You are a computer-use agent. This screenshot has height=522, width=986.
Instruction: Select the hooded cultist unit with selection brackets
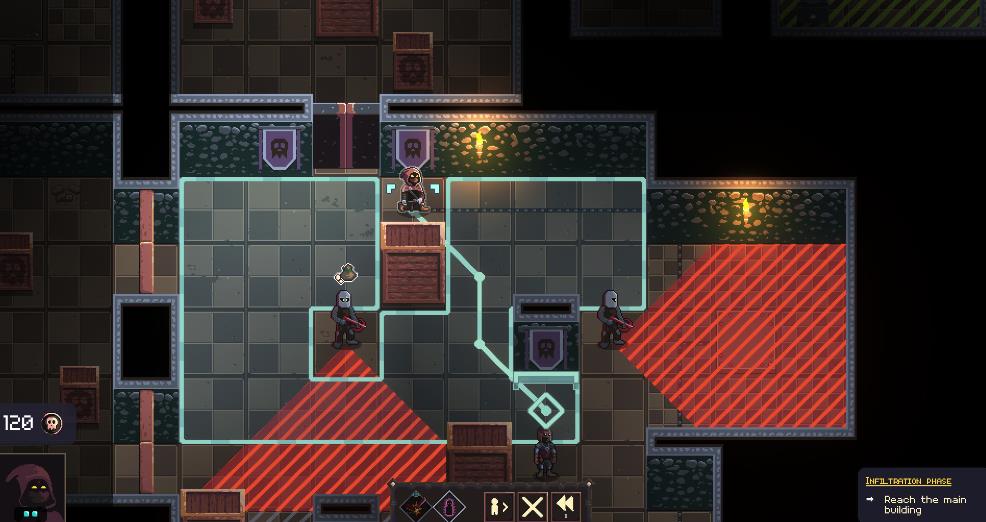point(412,192)
